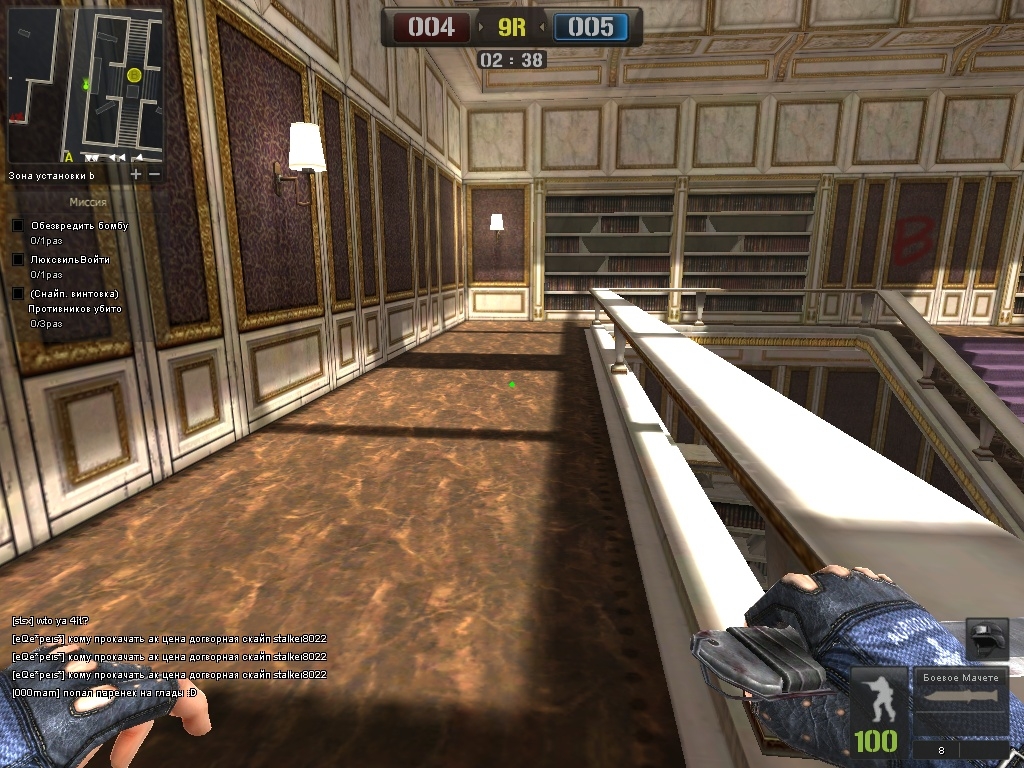Viewport: 1024px width, 768px height.
Task: Tick the Обезвредить бомбу mission checkbox
Action: pos(17,225)
